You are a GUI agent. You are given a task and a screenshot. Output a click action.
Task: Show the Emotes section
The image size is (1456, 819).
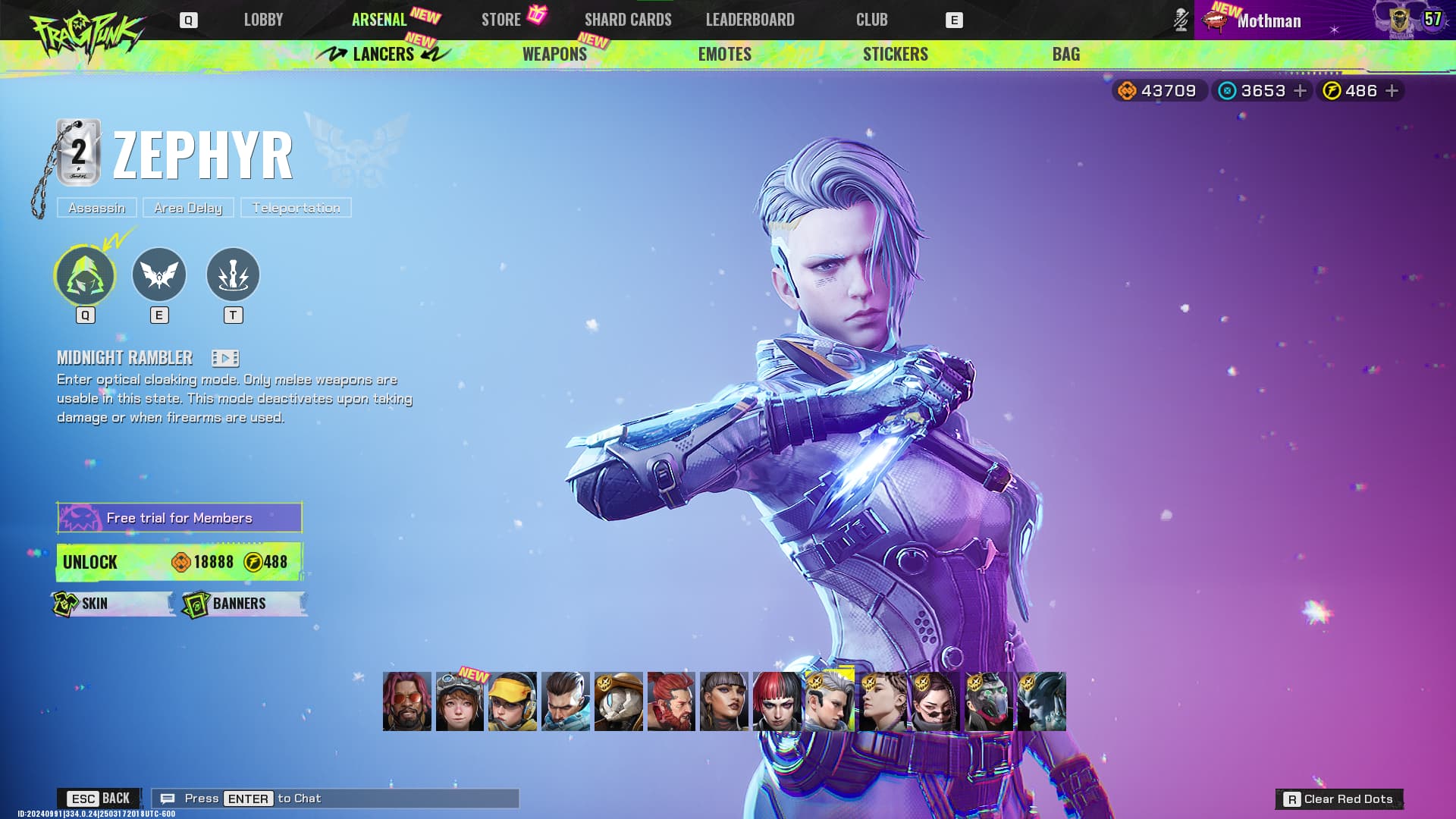click(724, 54)
